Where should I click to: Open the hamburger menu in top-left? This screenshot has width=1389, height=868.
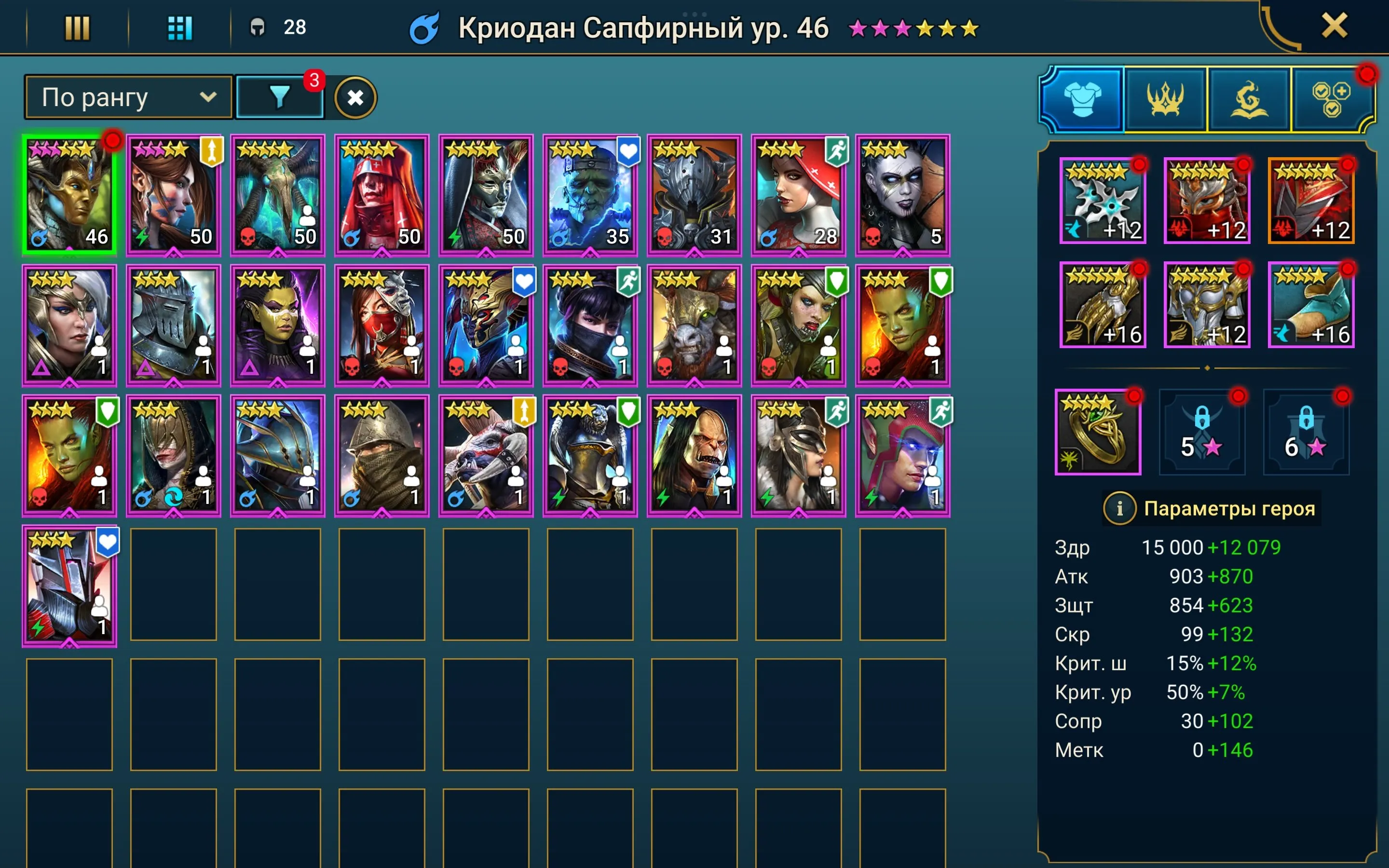tap(79, 27)
